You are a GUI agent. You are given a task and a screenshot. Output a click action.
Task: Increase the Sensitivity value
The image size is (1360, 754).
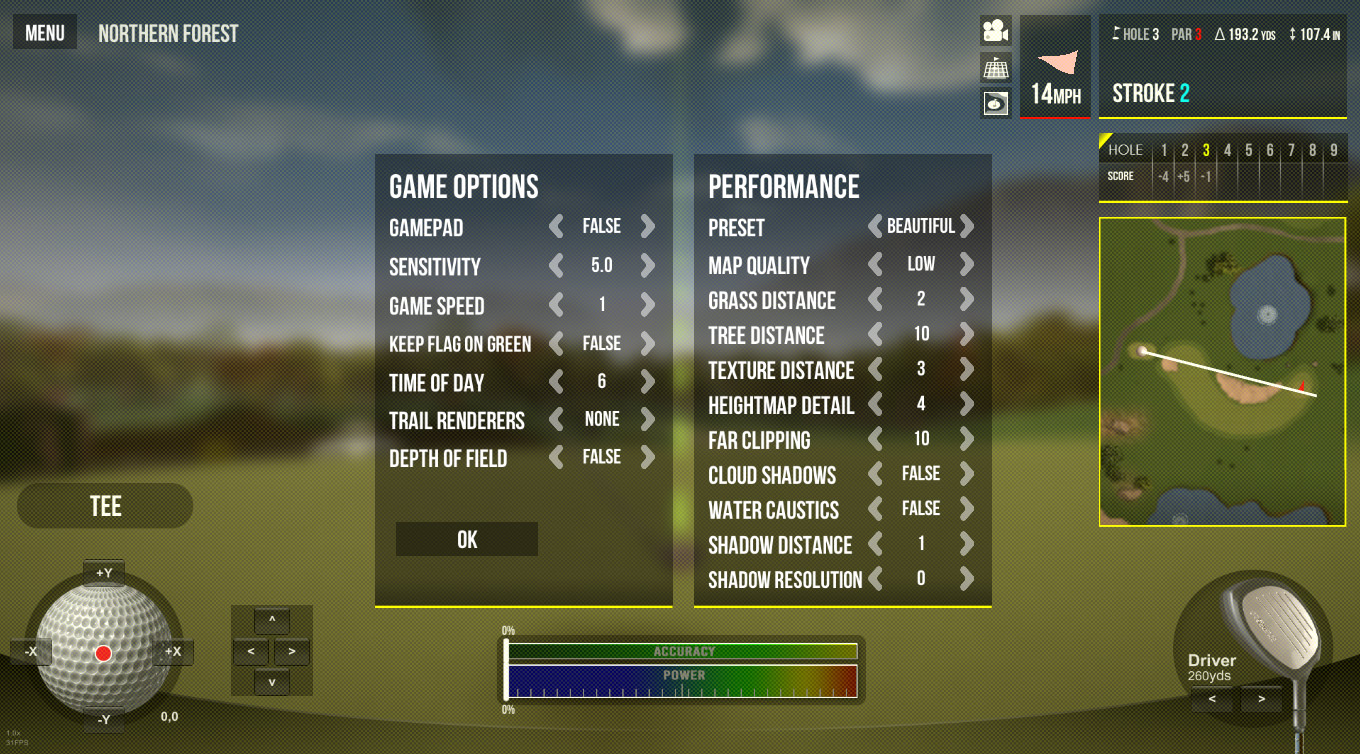648,266
